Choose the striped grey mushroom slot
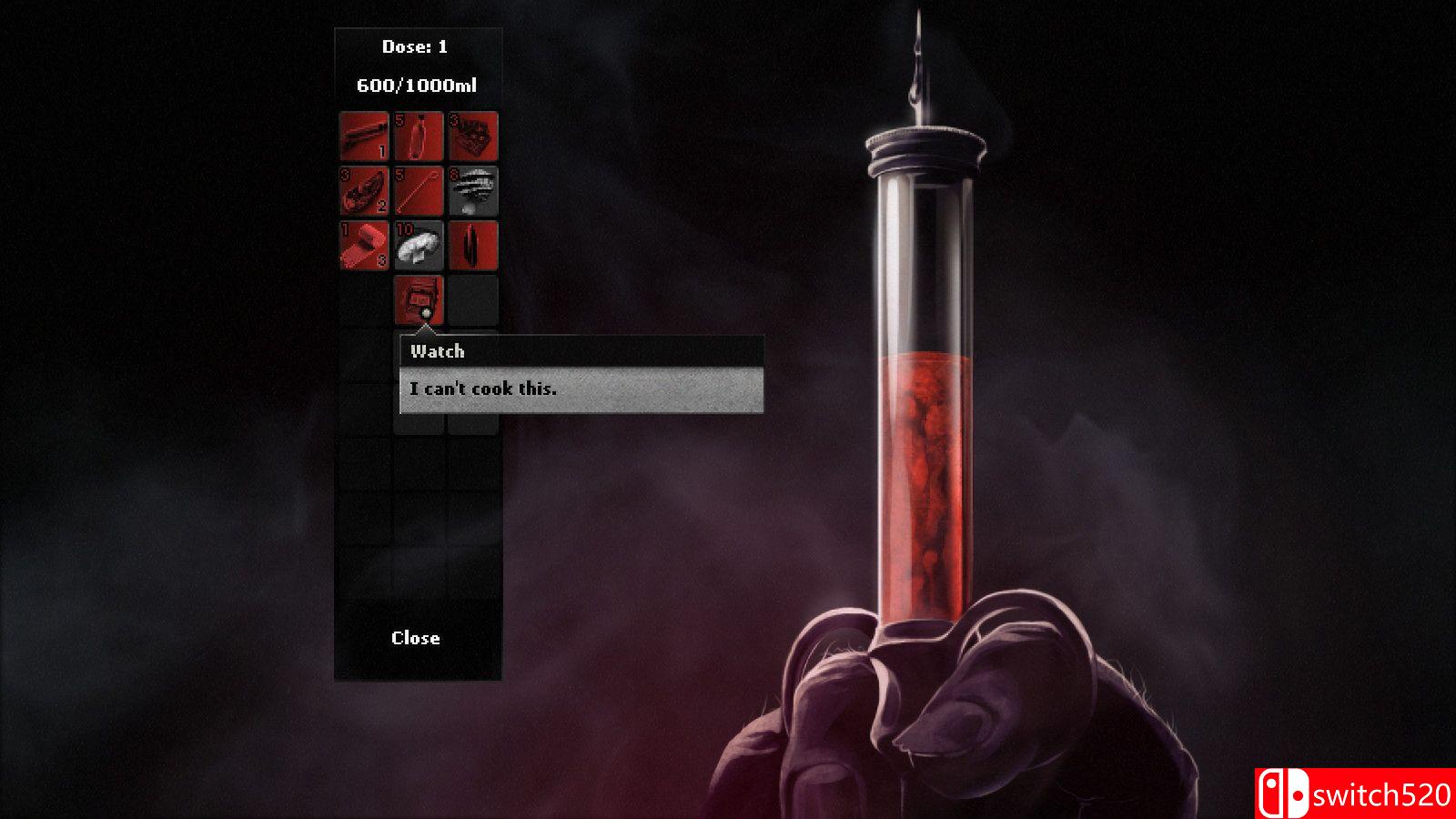The image size is (1456, 819). [x=473, y=191]
